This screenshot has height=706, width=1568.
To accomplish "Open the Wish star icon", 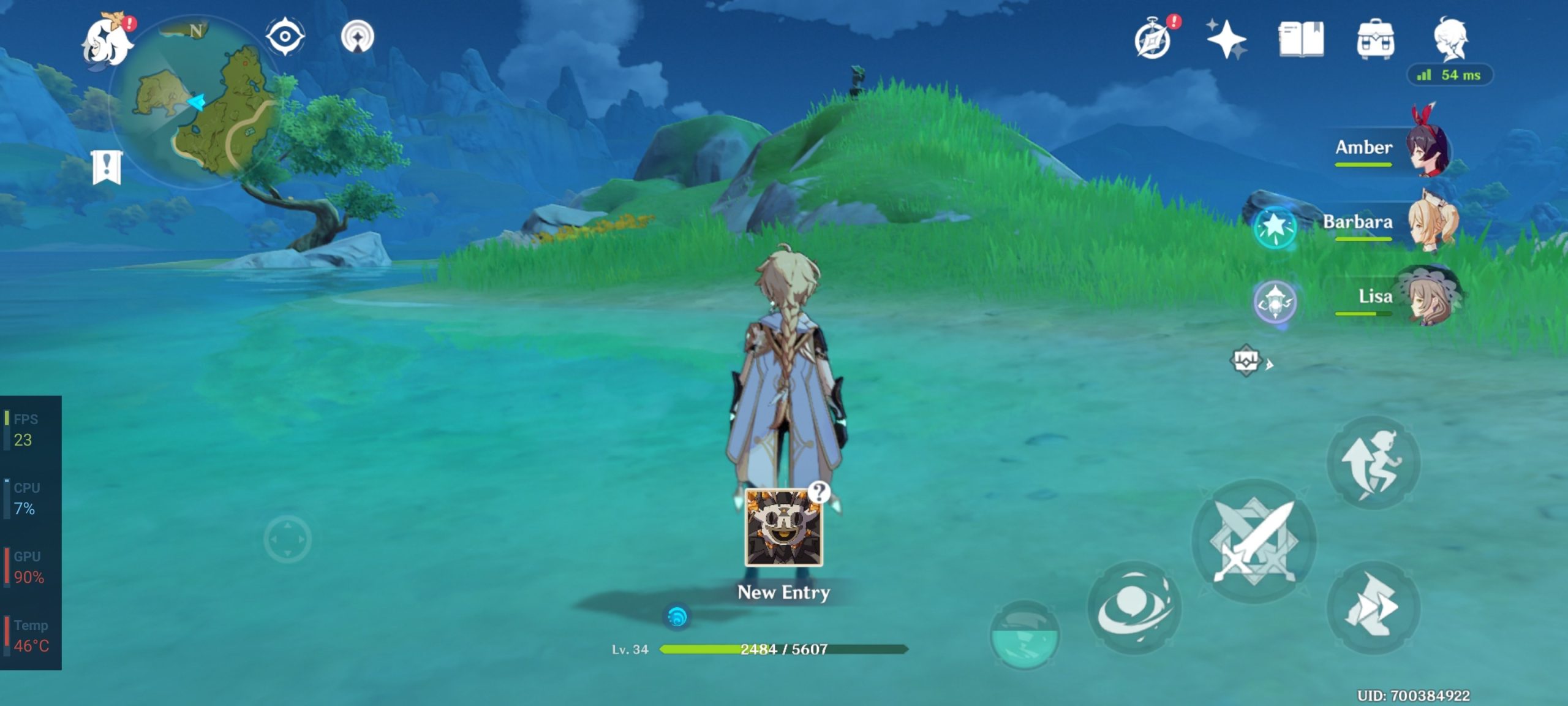I will 1226,39.
